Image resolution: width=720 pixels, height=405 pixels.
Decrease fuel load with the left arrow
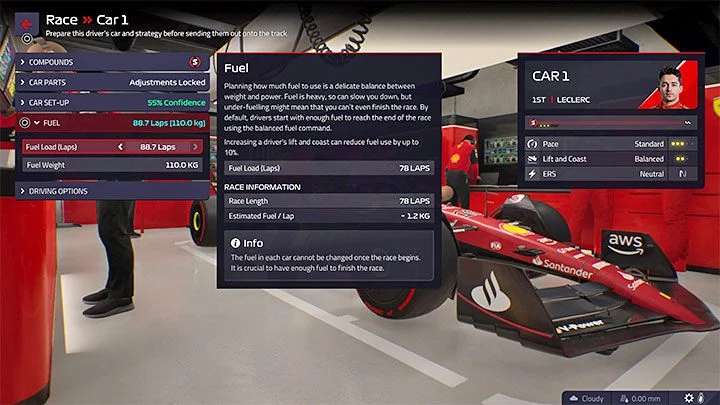pos(121,146)
